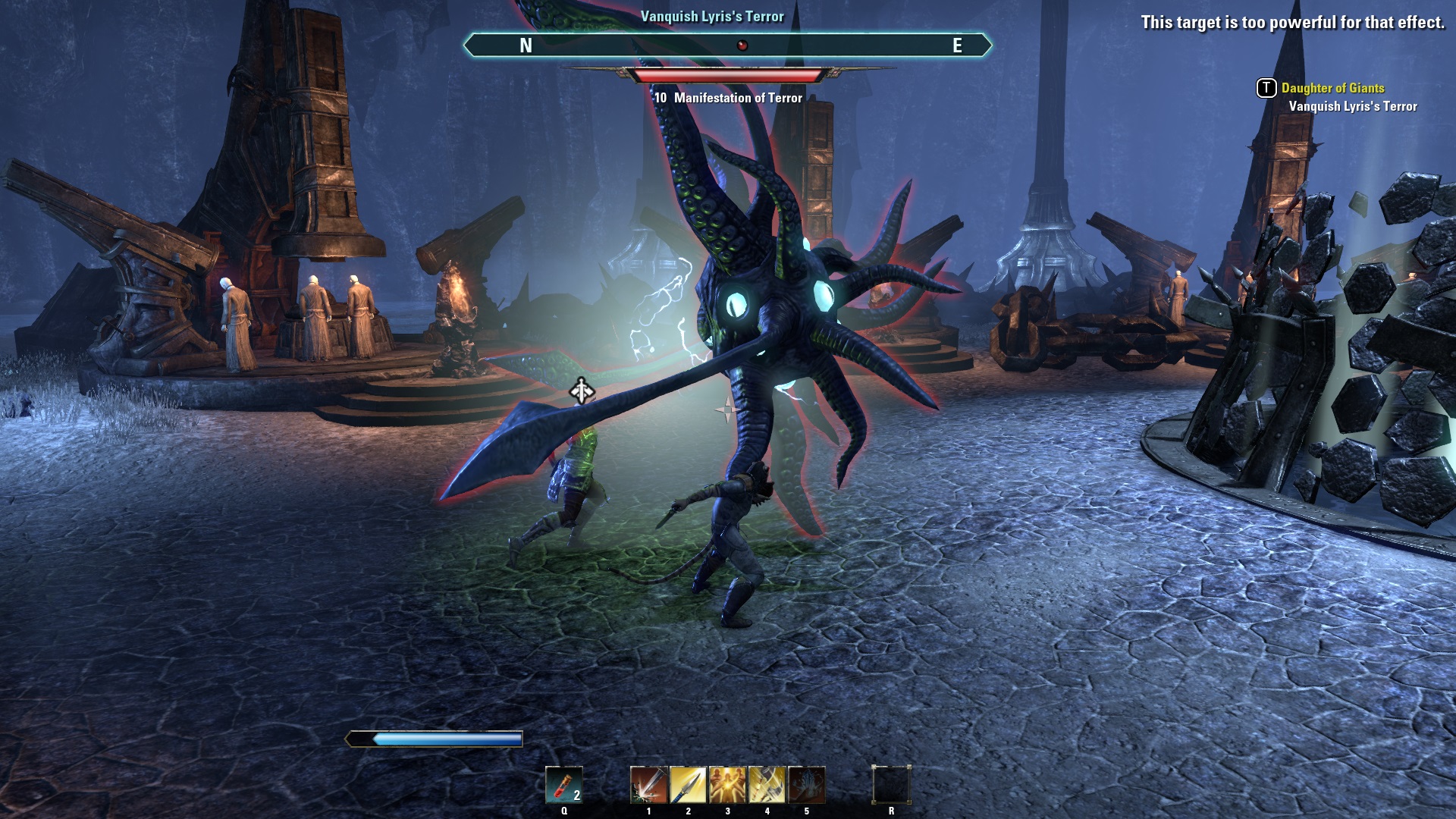Select the red quest marker on compass

coord(742,45)
